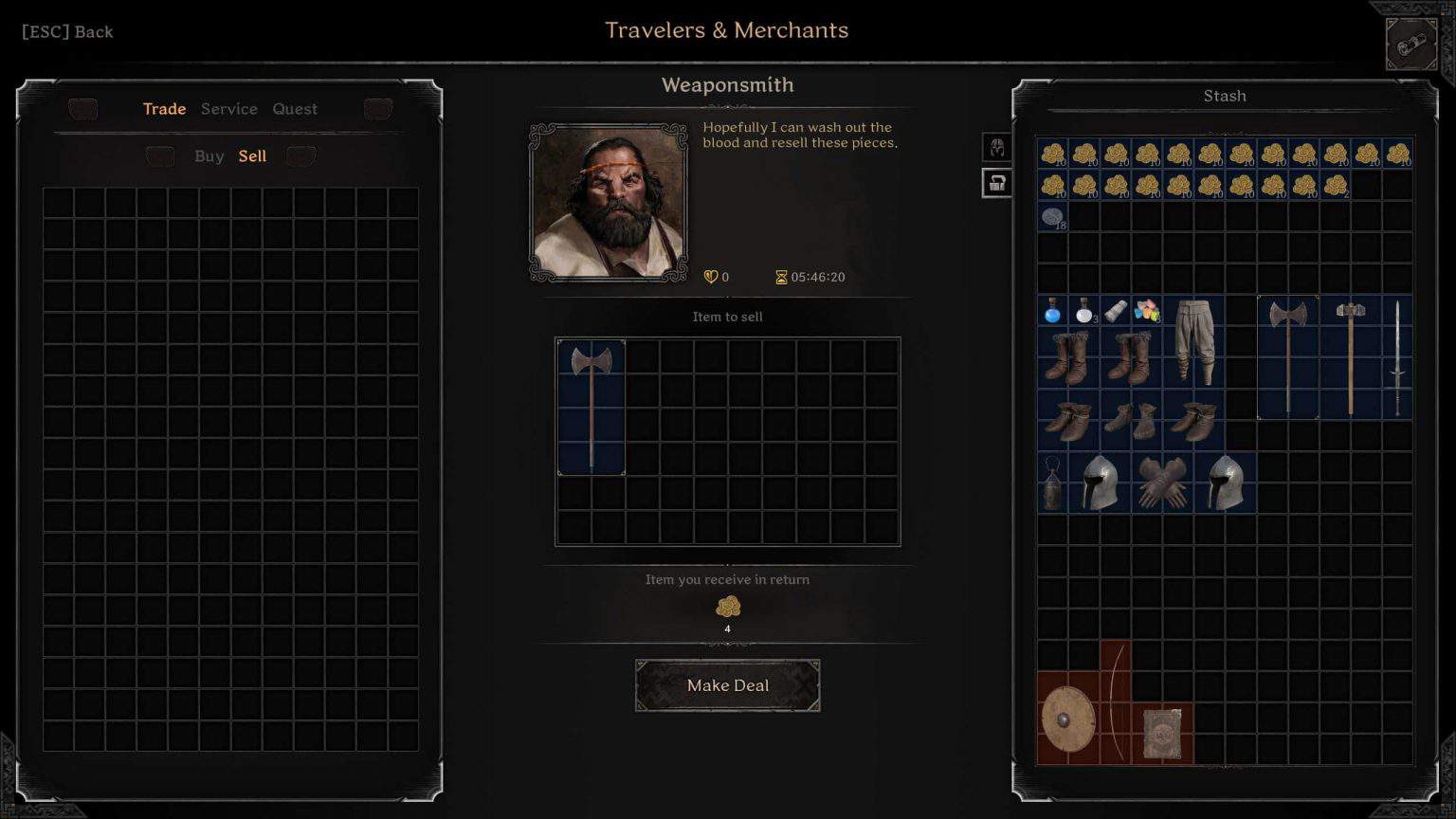Click the Weaponsmith portrait
The height and width of the screenshot is (819, 1456).
click(607, 200)
